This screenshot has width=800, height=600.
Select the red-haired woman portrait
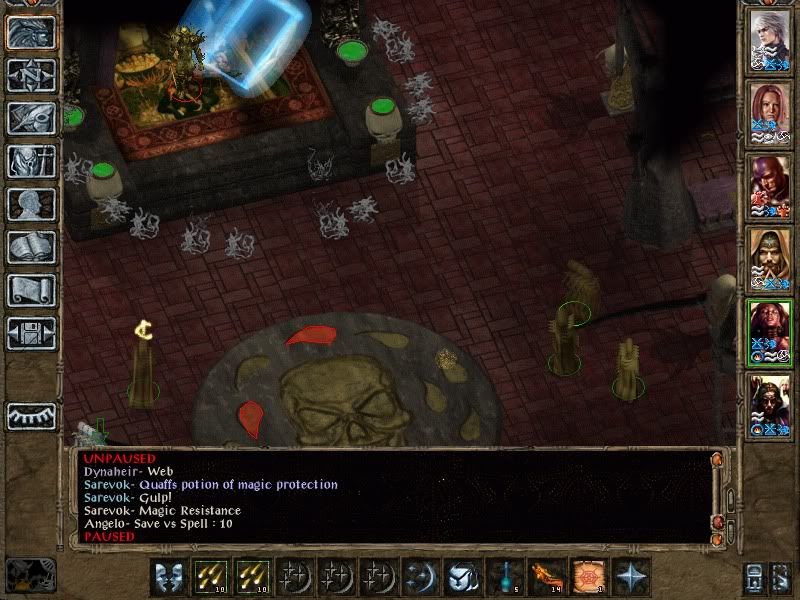[770, 114]
